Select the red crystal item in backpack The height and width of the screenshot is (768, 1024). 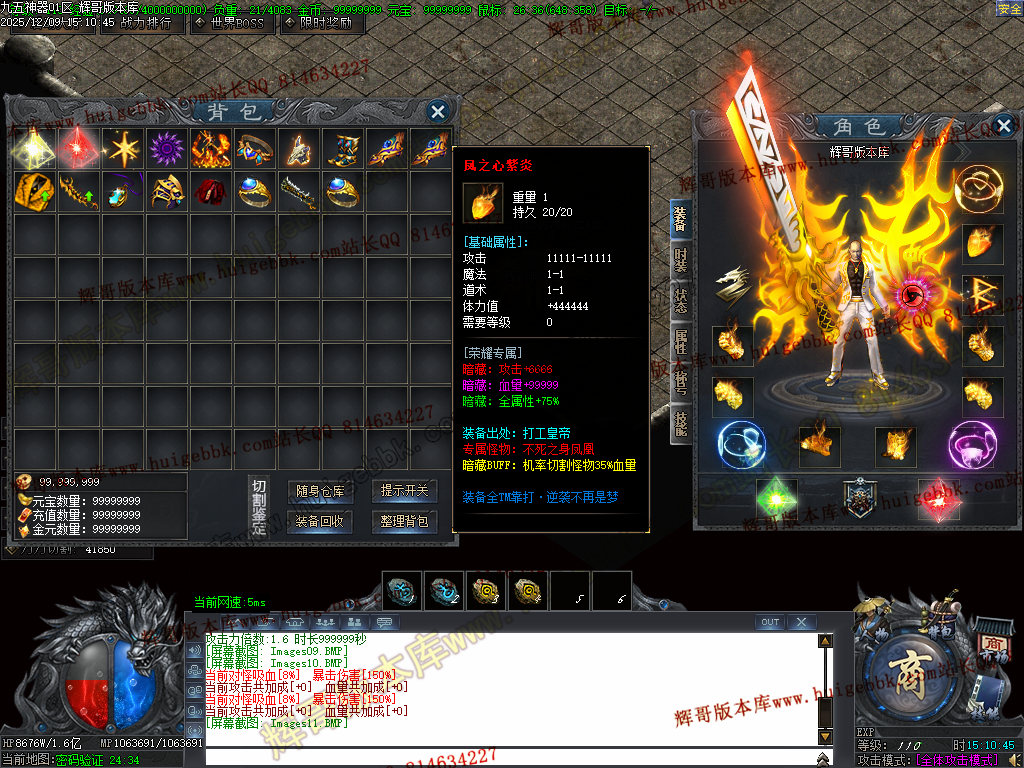coord(77,148)
